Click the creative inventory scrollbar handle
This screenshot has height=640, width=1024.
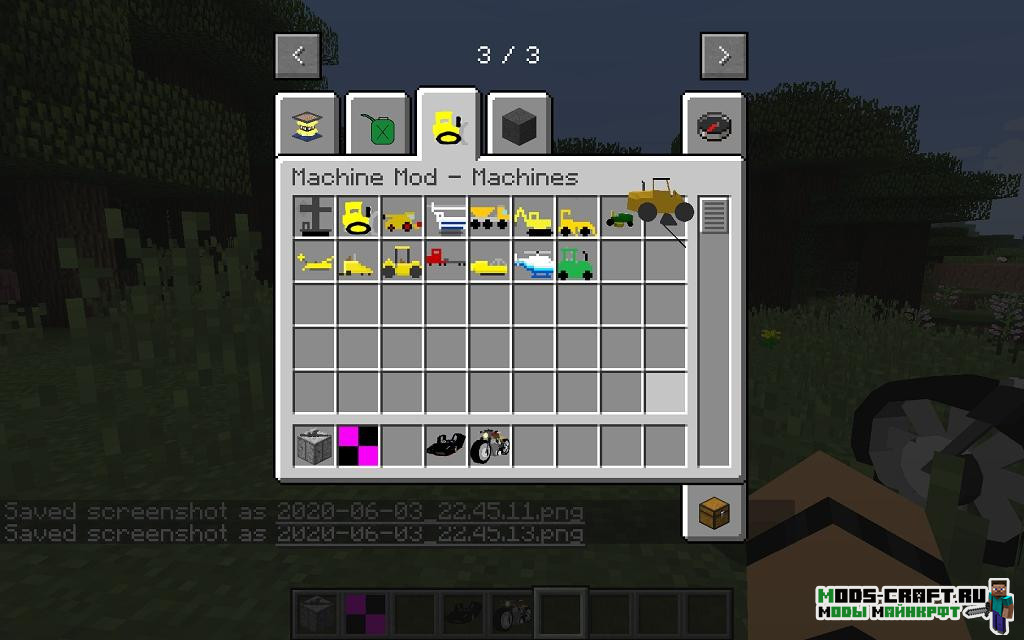[713, 215]
